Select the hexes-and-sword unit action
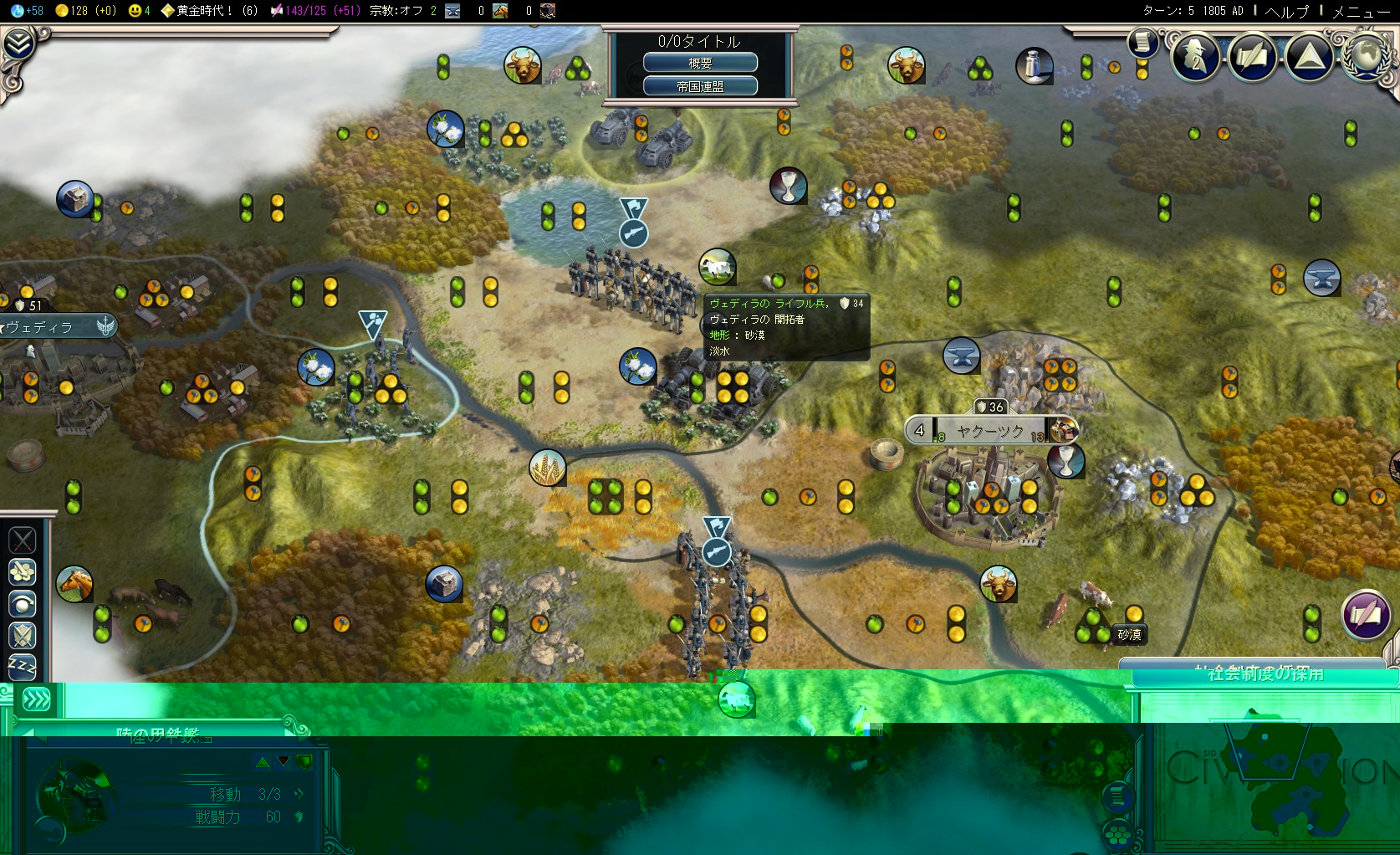This screenshot has height=855, width=1400. pyautogui.click(x=23, y=572)
